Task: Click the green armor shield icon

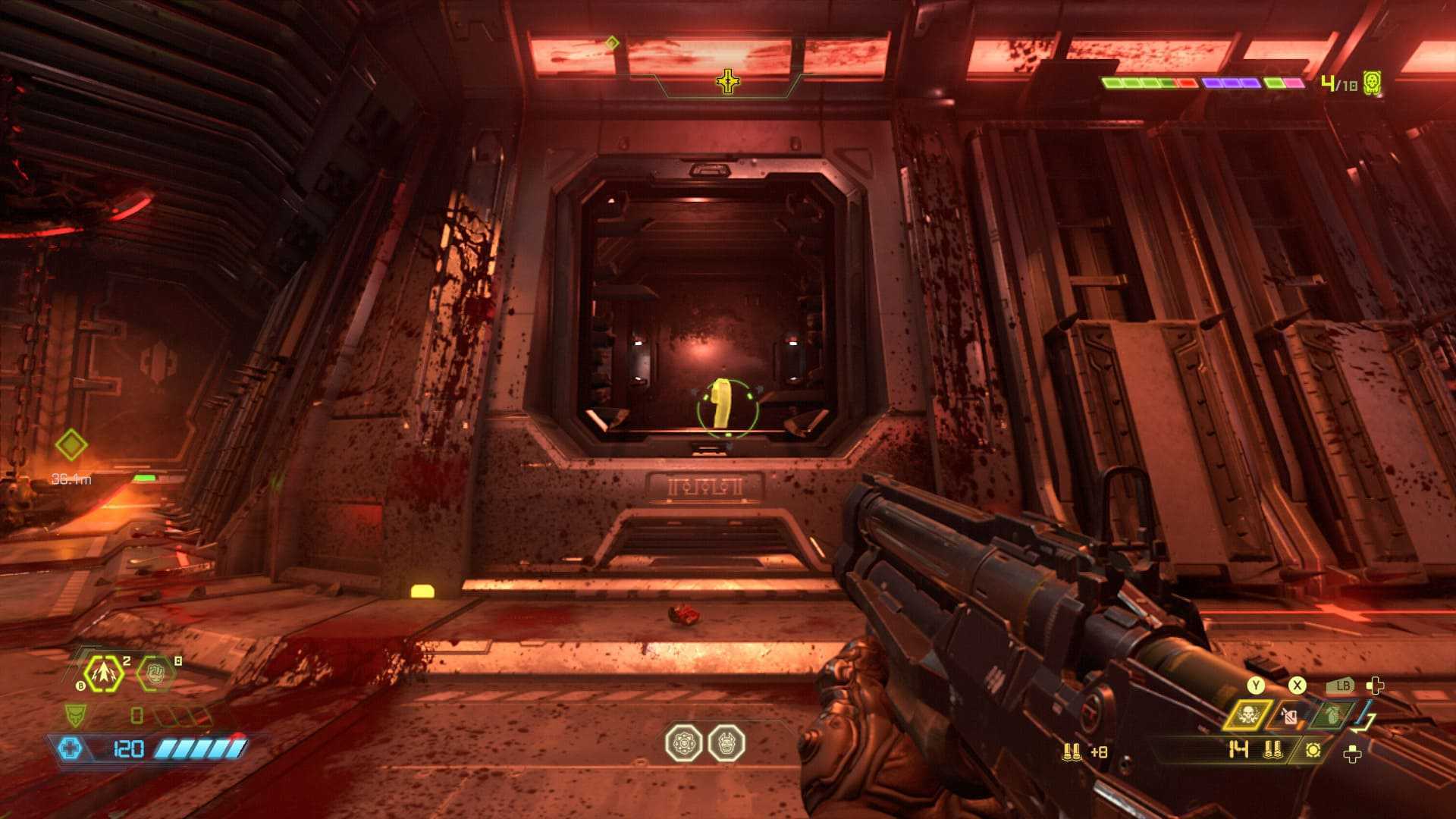Action: (74, 714)
